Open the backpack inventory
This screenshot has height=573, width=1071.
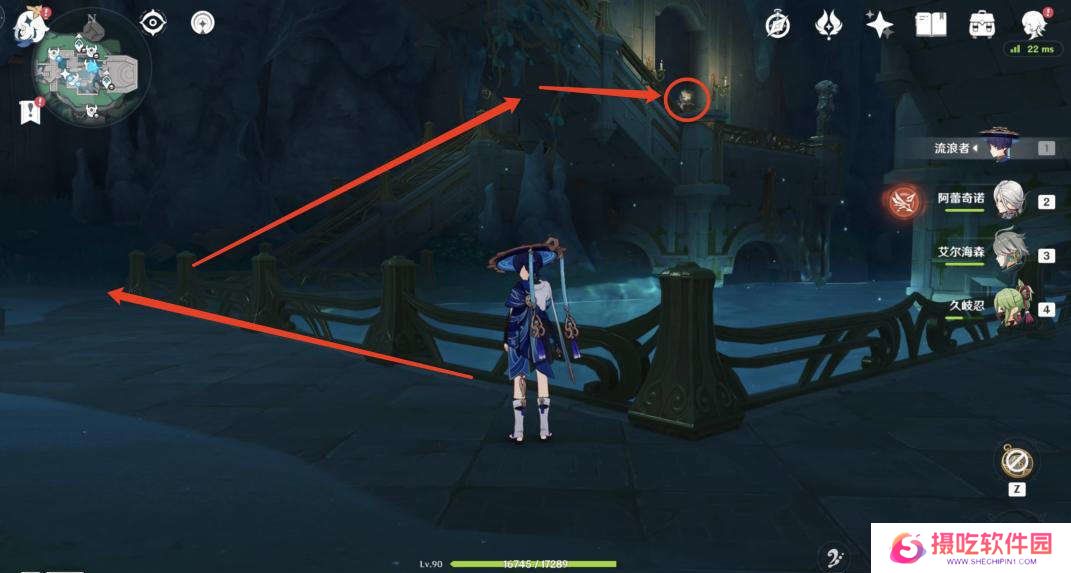[x=982, y=25]
